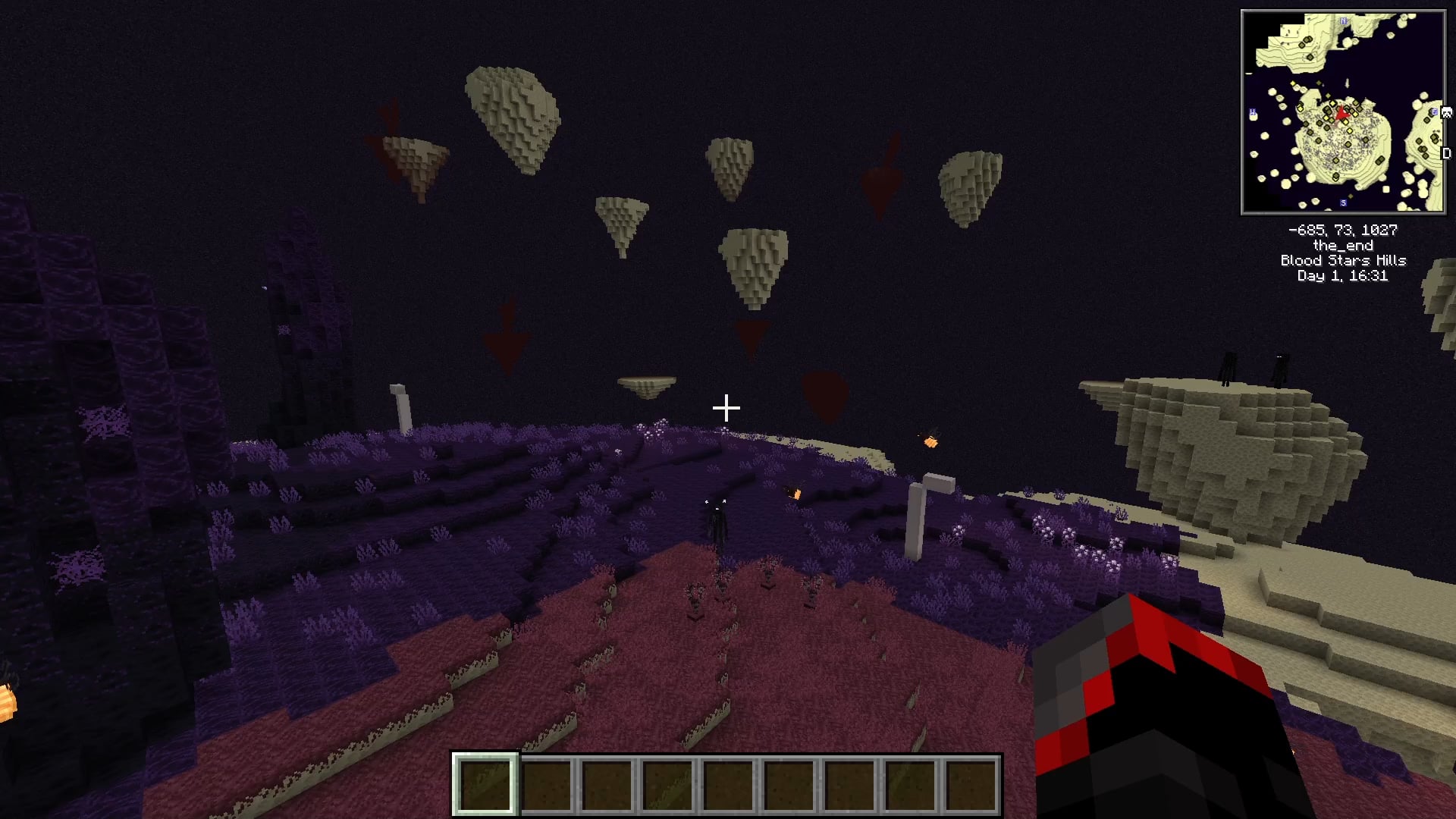Click the white D waypoint marker on the minimap
The height and width of the screenshot is (819, 1456).
coord(1446,153)
